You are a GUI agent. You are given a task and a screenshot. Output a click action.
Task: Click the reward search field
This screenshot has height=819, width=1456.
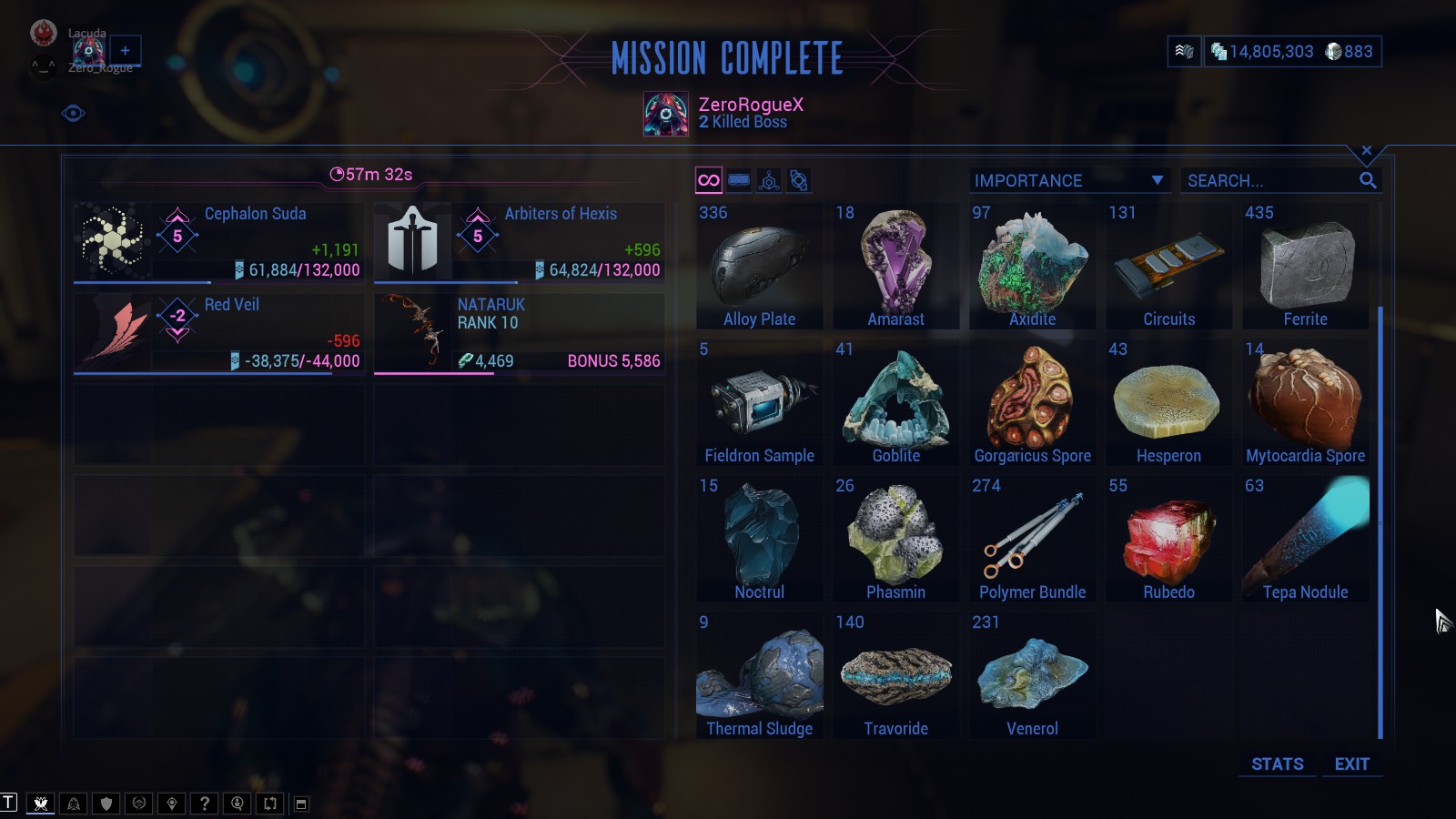coord(1269,180)
